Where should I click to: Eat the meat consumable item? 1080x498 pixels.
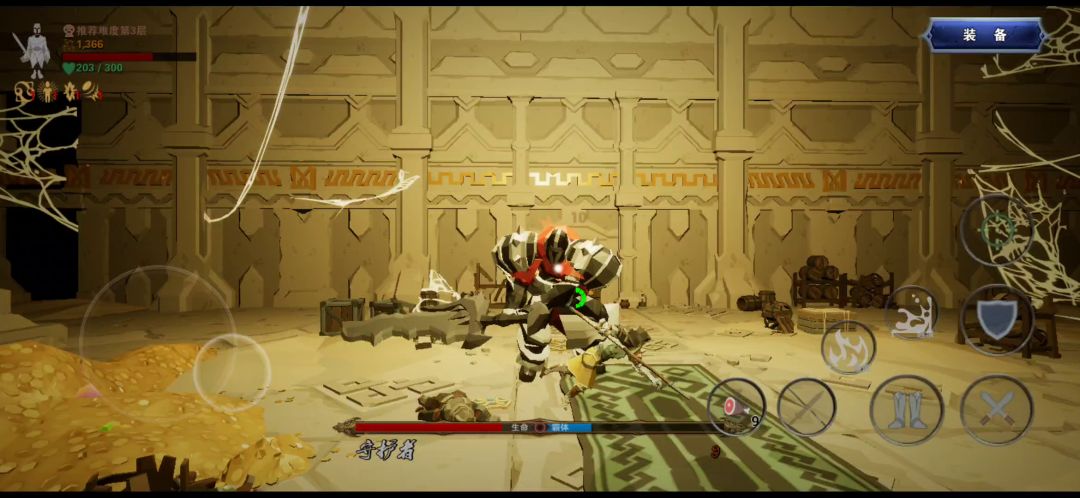(736, 407)
